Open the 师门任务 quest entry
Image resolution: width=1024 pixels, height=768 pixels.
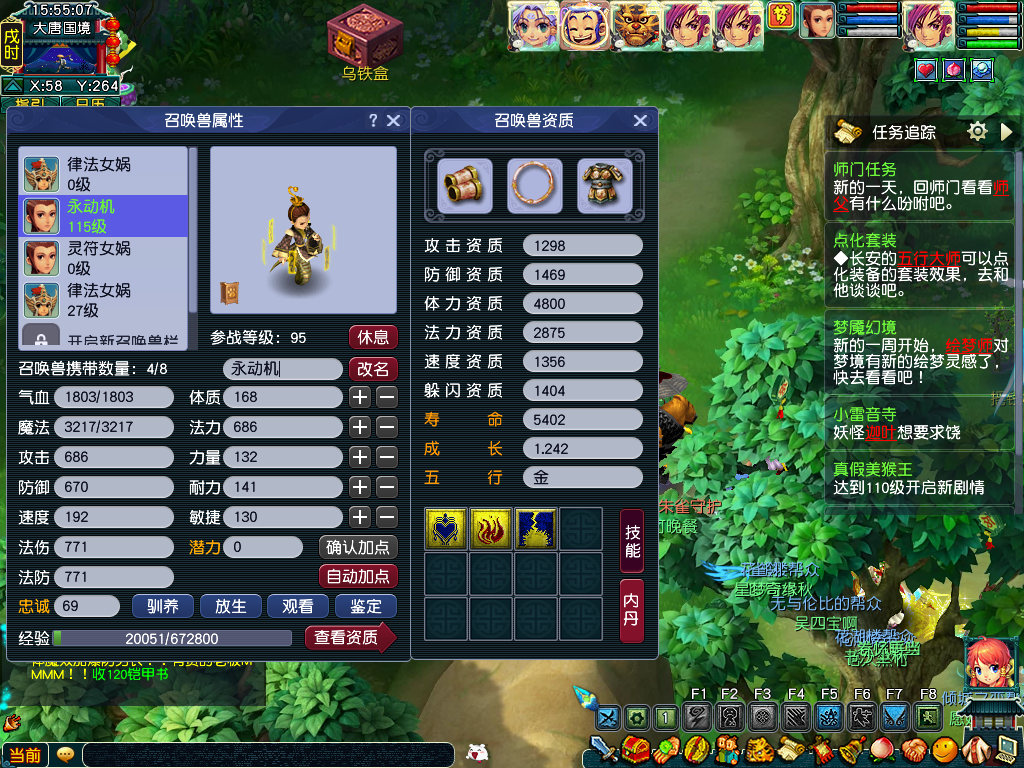point(865,169)
